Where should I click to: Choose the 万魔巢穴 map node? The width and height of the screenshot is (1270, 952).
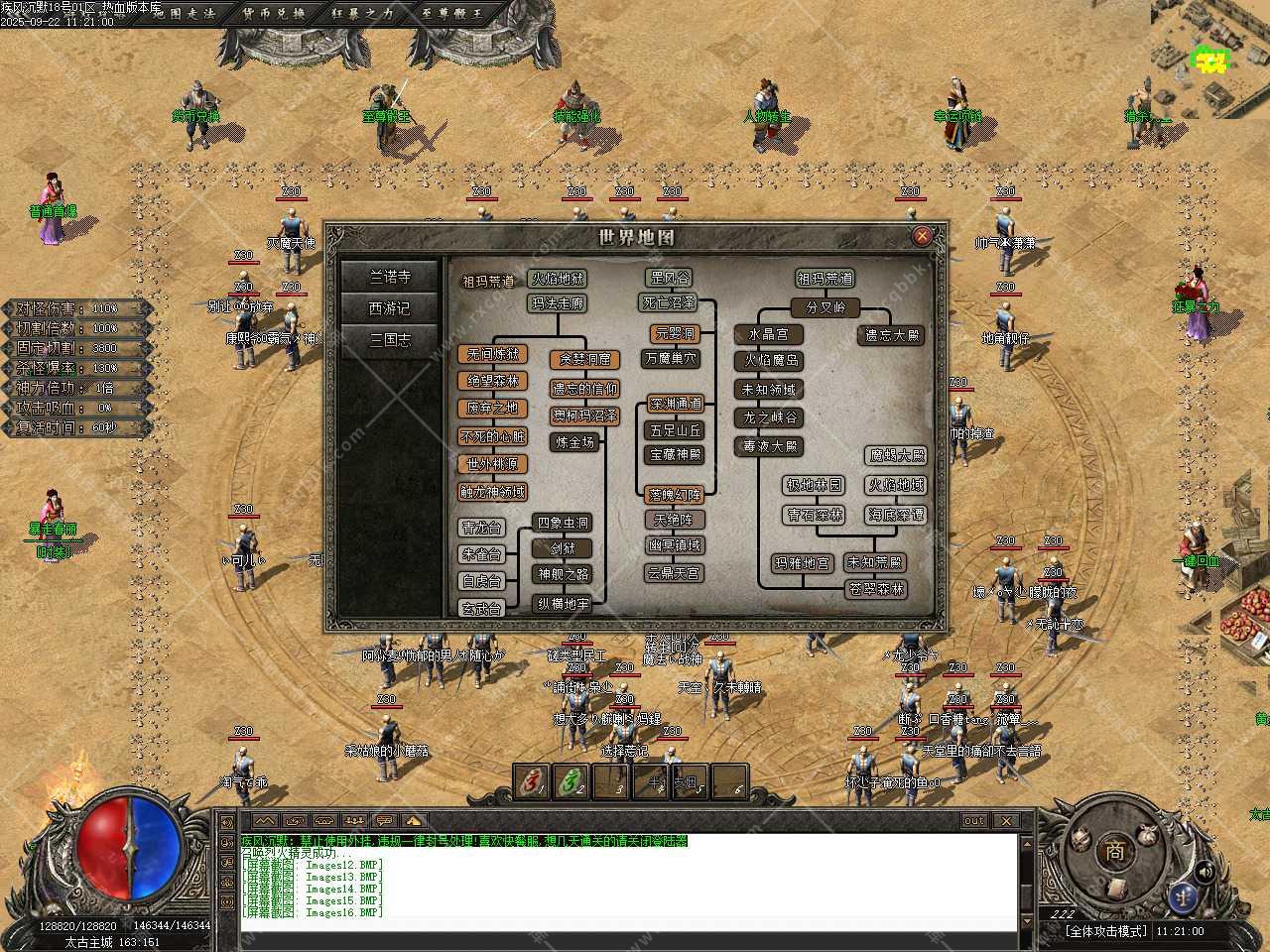672,358
